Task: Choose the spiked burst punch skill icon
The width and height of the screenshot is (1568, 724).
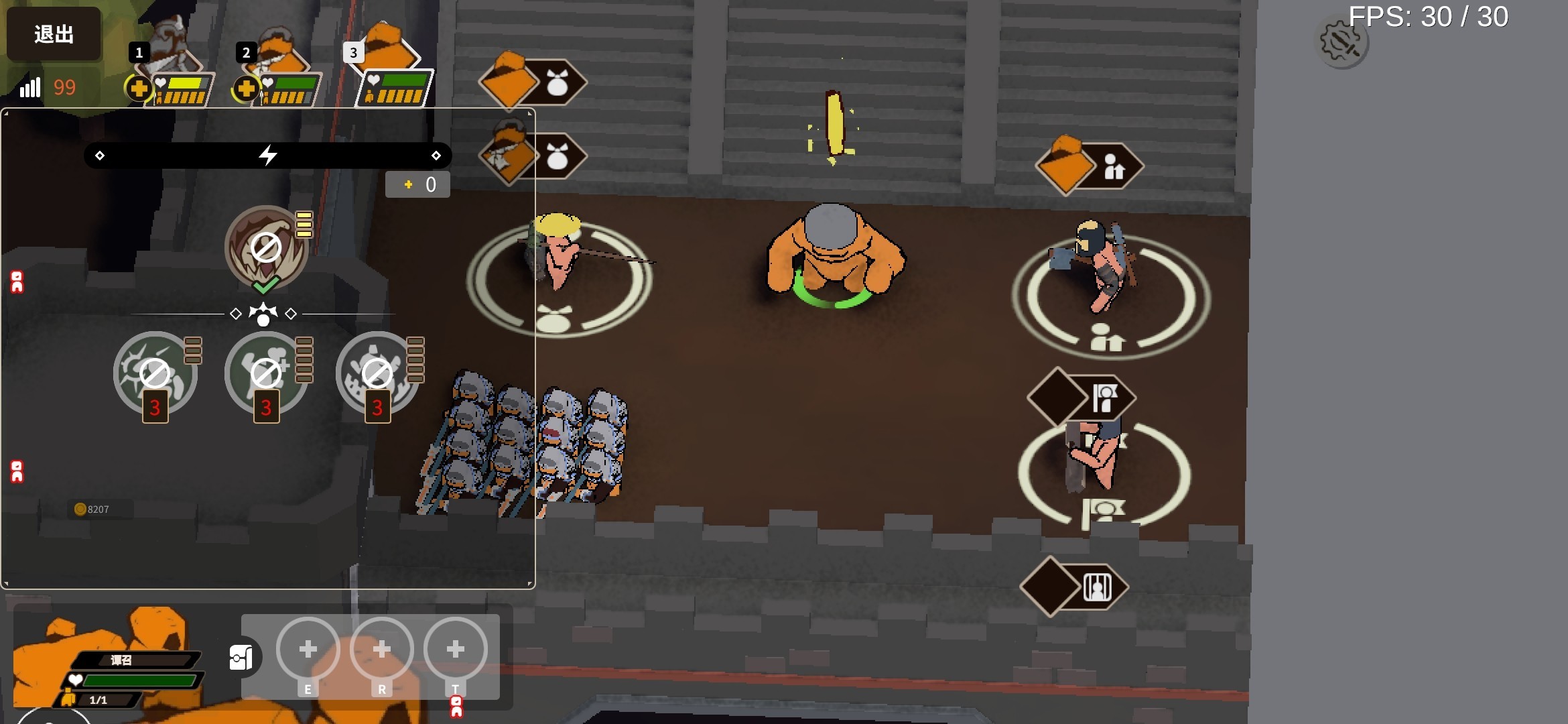Action: click(155, 373)
